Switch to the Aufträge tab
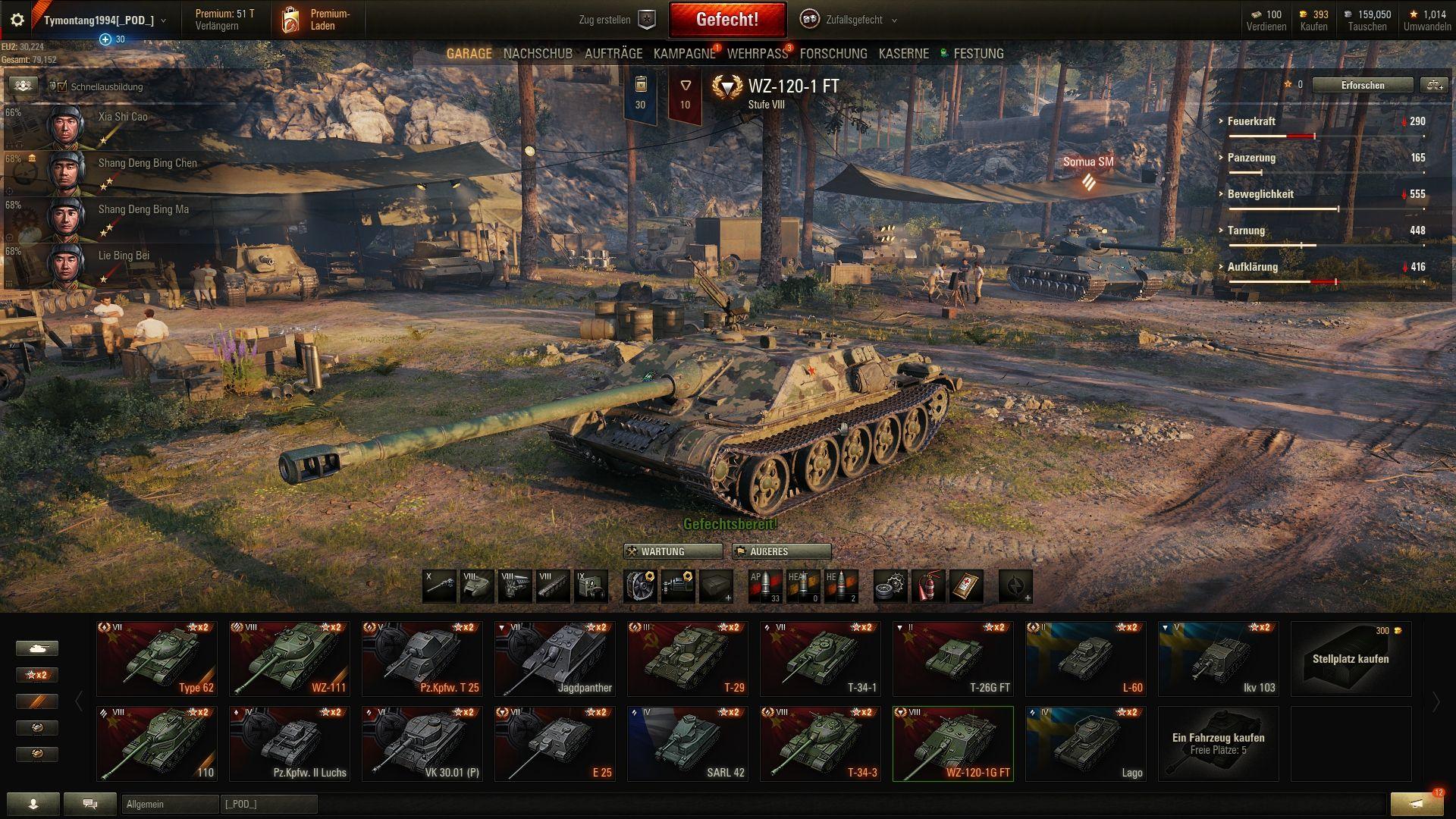Viewport: 1456px width, 819px height. [x=613, y=54]
